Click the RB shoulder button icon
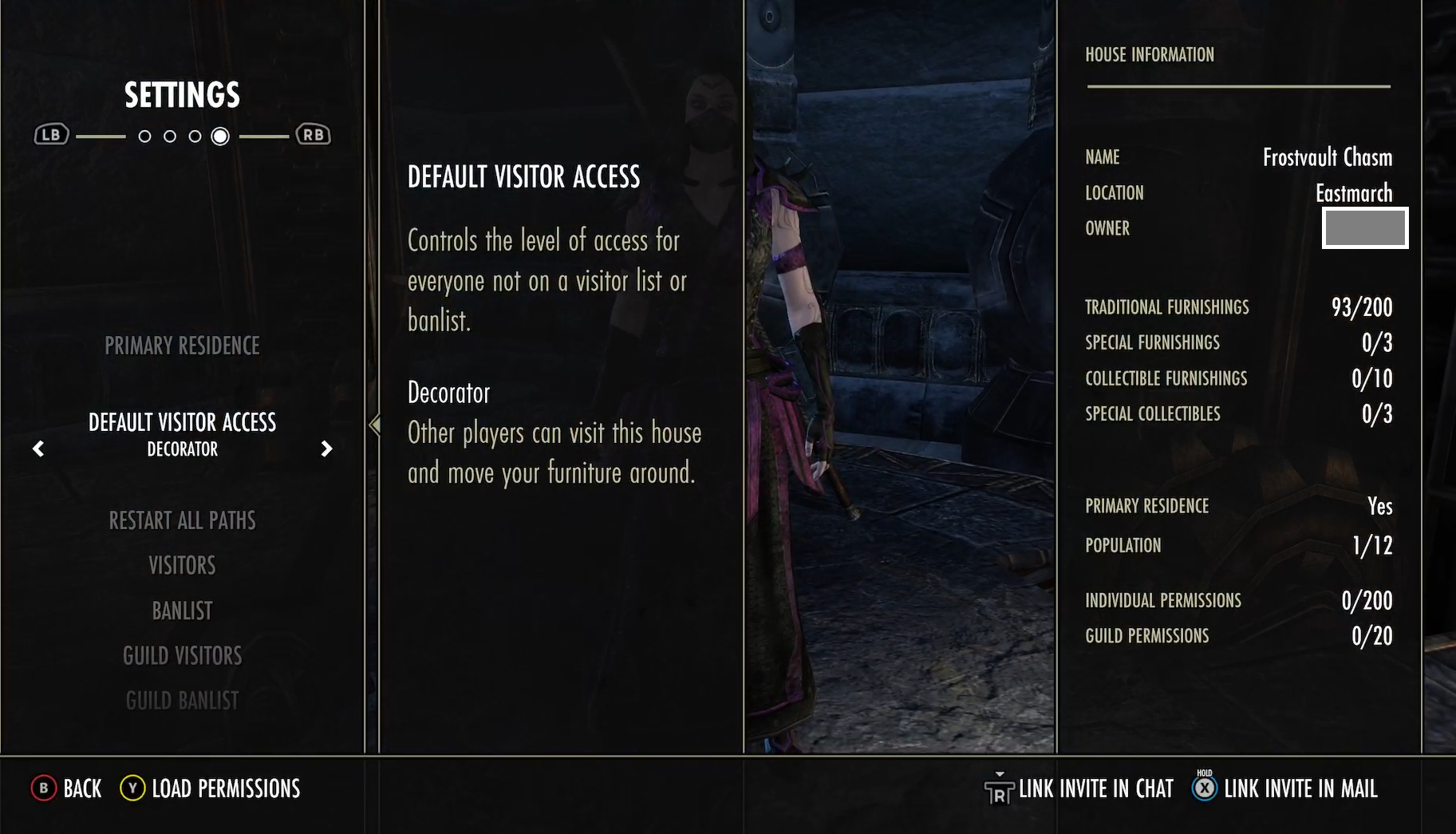This screenshot has width=1456, height=834. coord(313,134)
